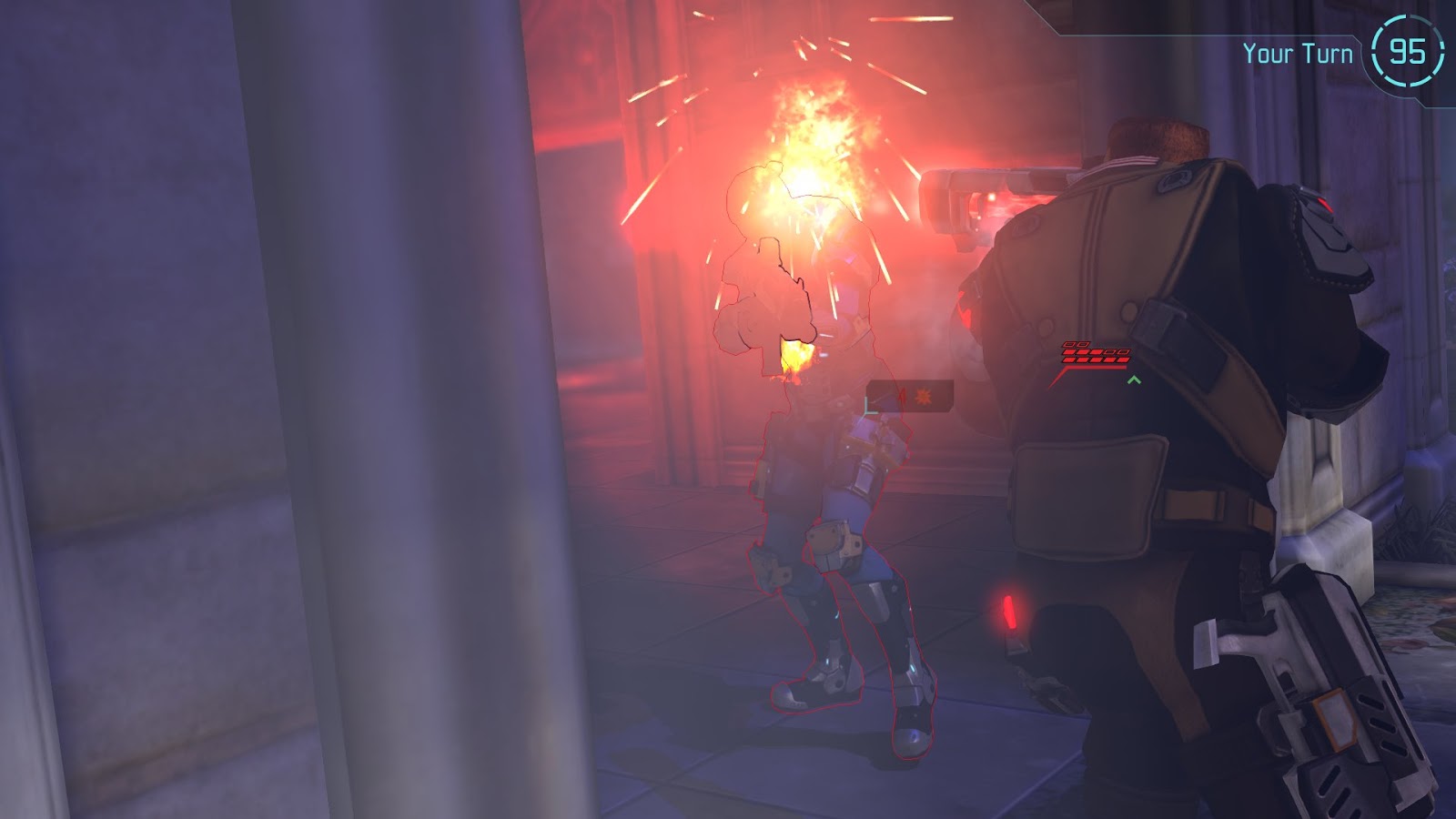
Task: Click the chevron icon beside the enemy stats
Action: (x=1134, y=380)
